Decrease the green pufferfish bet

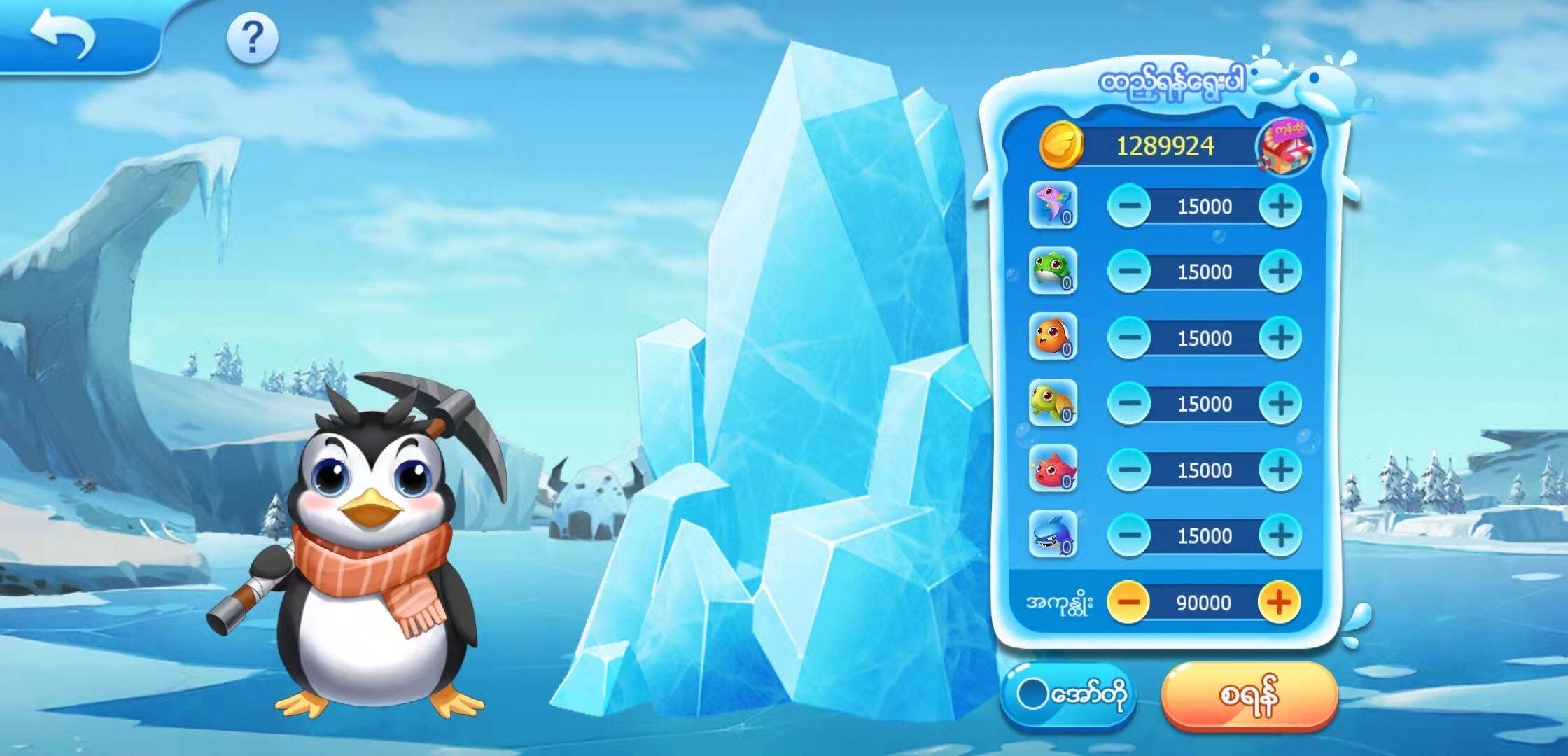1129,272
